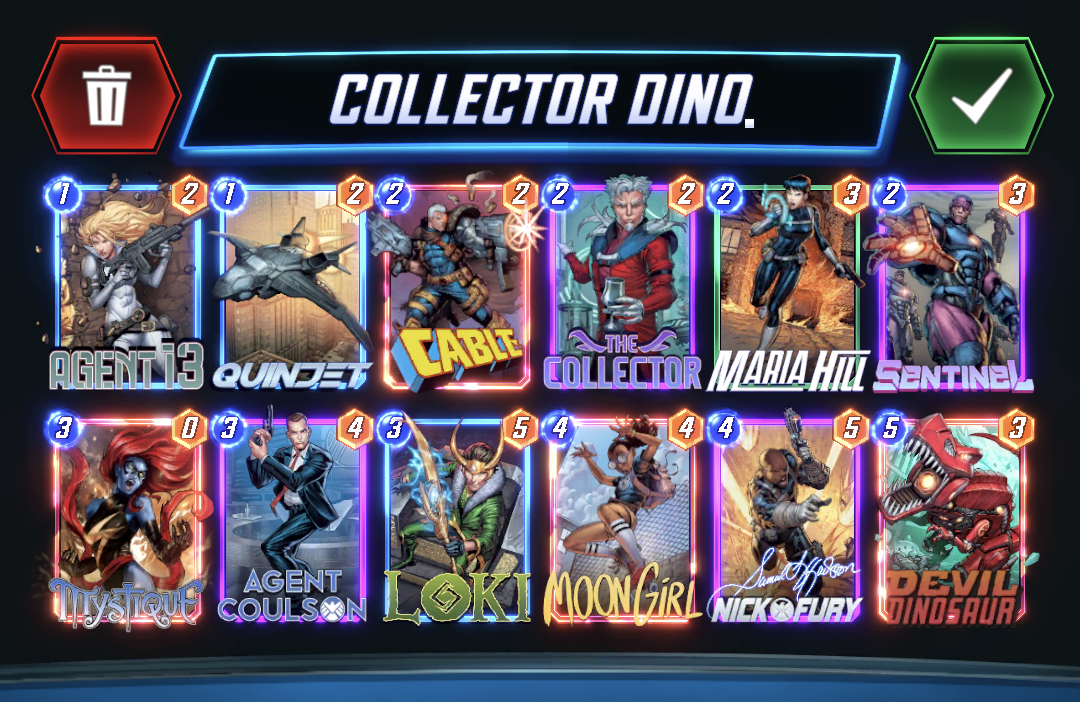Confirm deck with the green checkmark
This screenshot has height=702, width=1080.
pos(980,96)
